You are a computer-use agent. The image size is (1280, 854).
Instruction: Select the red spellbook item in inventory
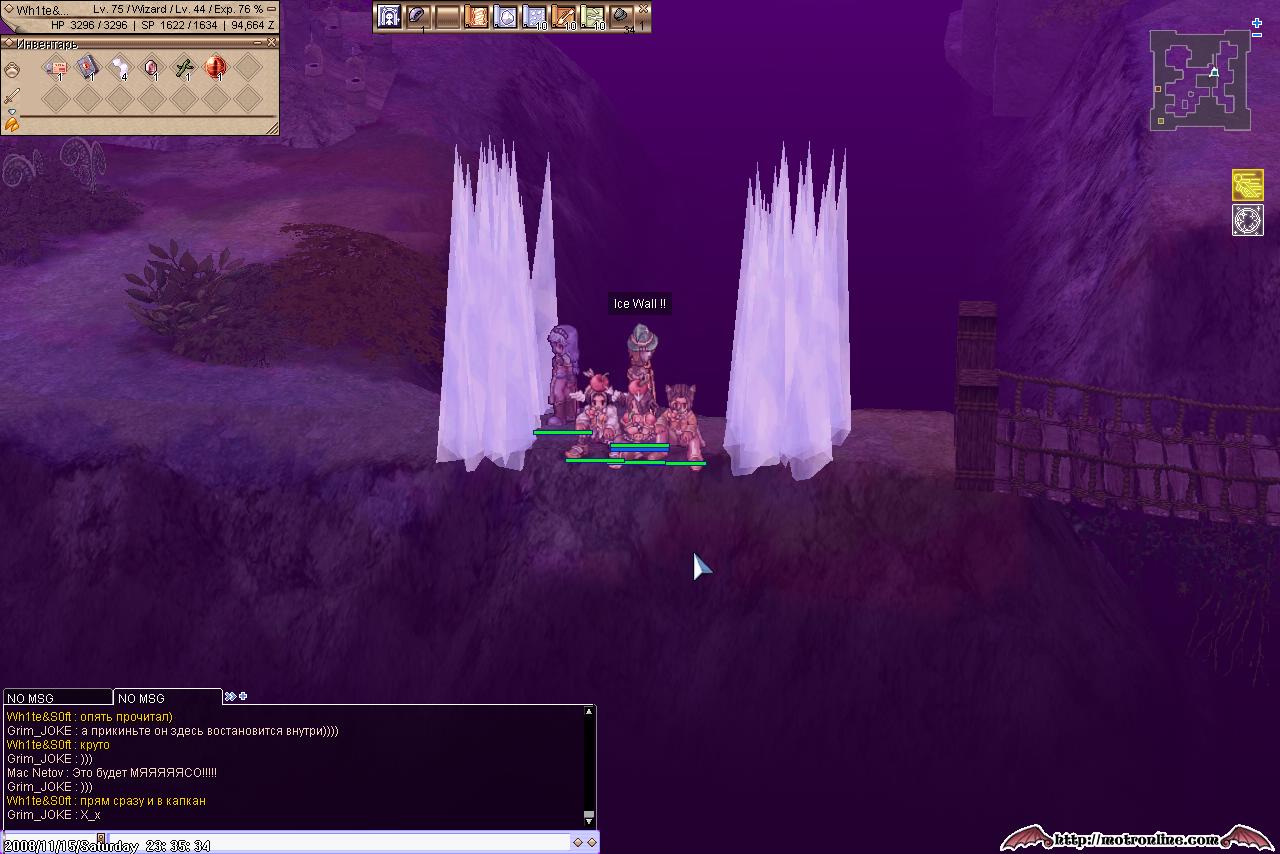click(x=88, y=67)
